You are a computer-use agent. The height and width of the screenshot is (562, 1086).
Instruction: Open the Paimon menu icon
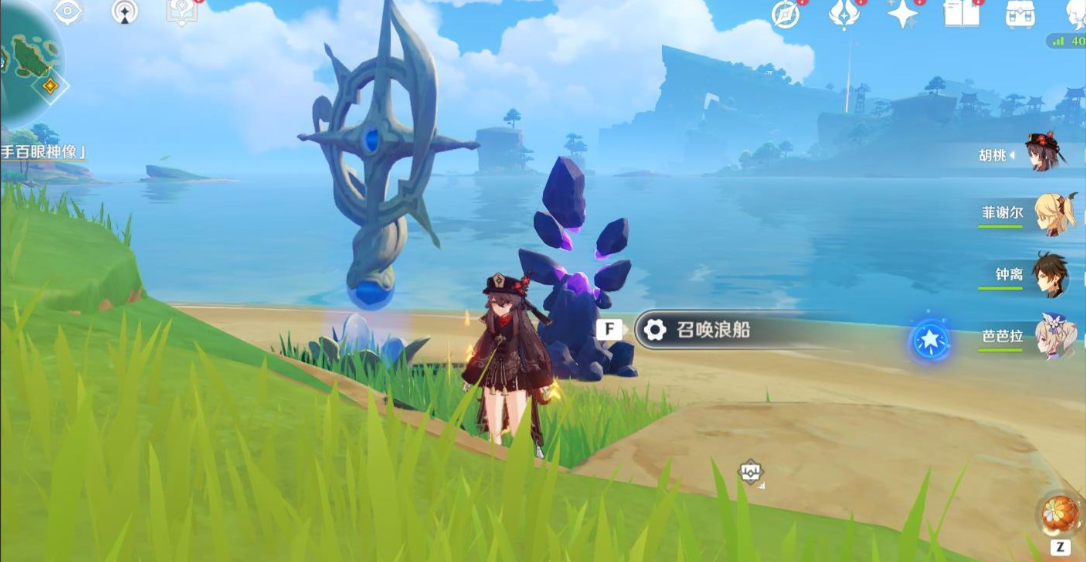[1075, 12]
